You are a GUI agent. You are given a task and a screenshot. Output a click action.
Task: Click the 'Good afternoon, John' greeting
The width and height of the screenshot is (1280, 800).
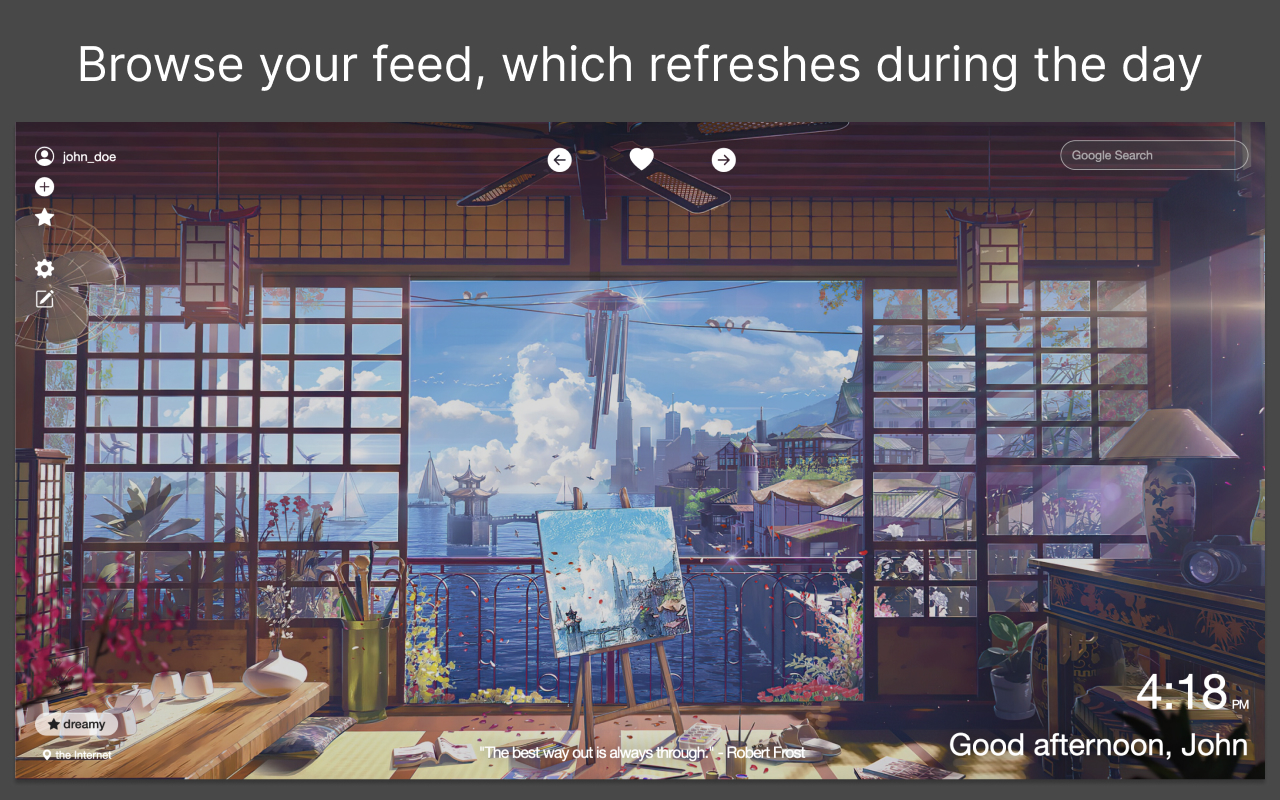click(x=1098, y=744)
